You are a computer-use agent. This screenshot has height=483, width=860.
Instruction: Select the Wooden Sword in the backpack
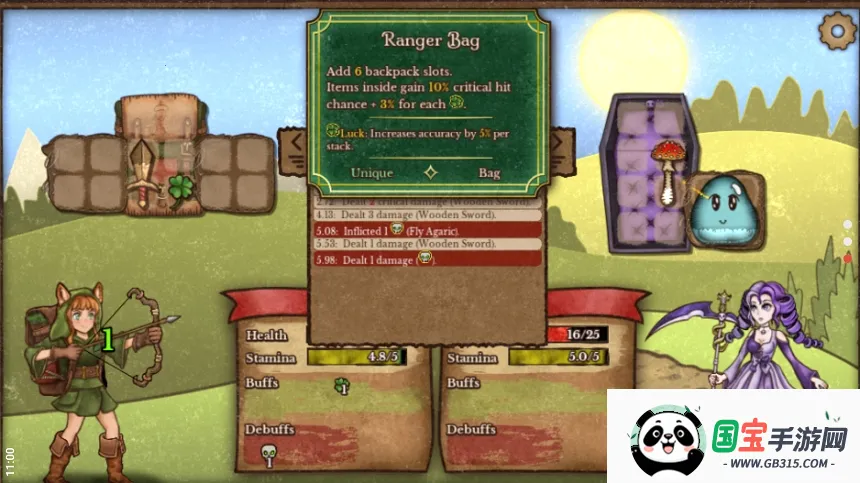[143, 170]
